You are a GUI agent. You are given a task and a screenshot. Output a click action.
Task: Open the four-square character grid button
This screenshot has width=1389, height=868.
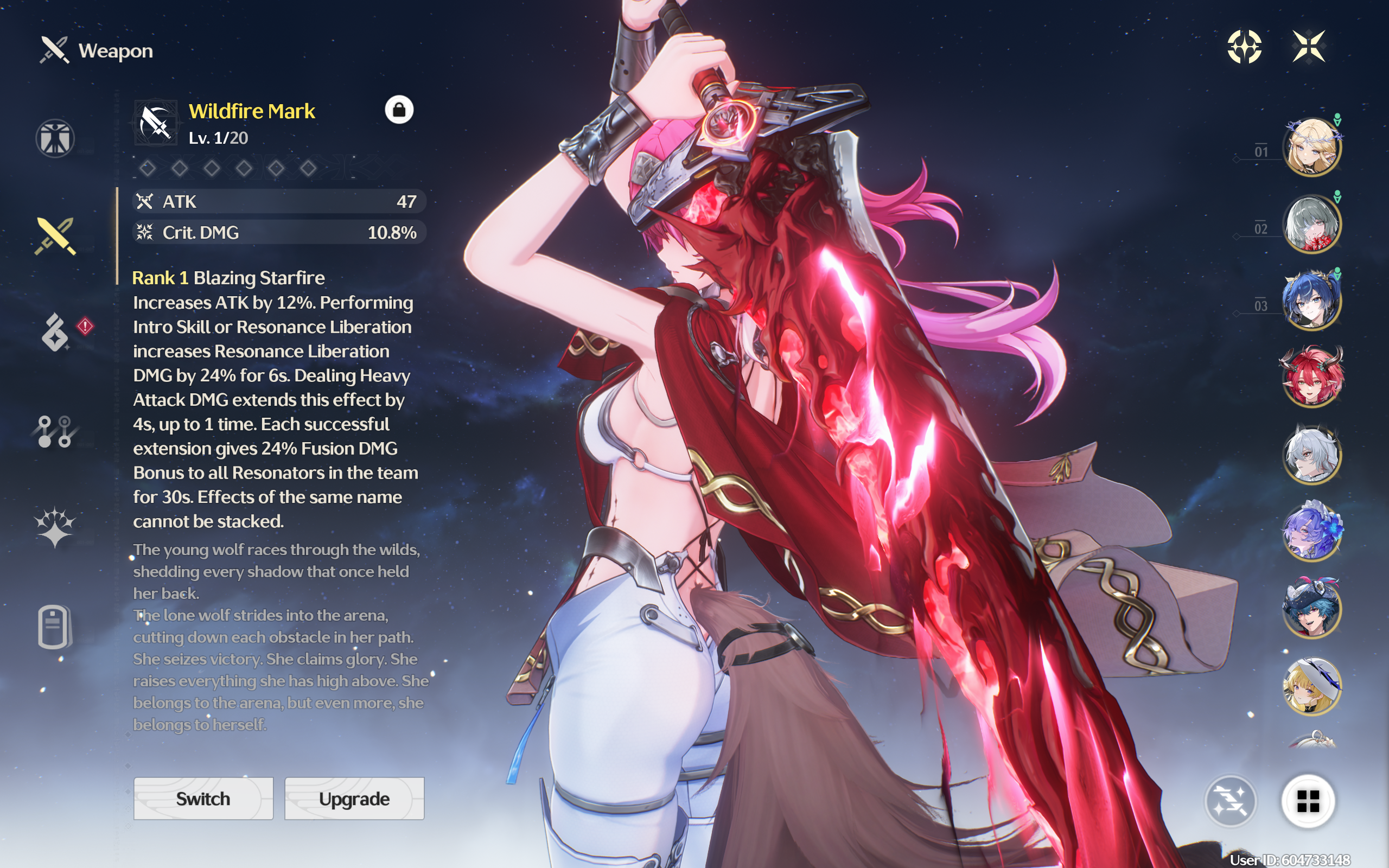click(1308, 801)
